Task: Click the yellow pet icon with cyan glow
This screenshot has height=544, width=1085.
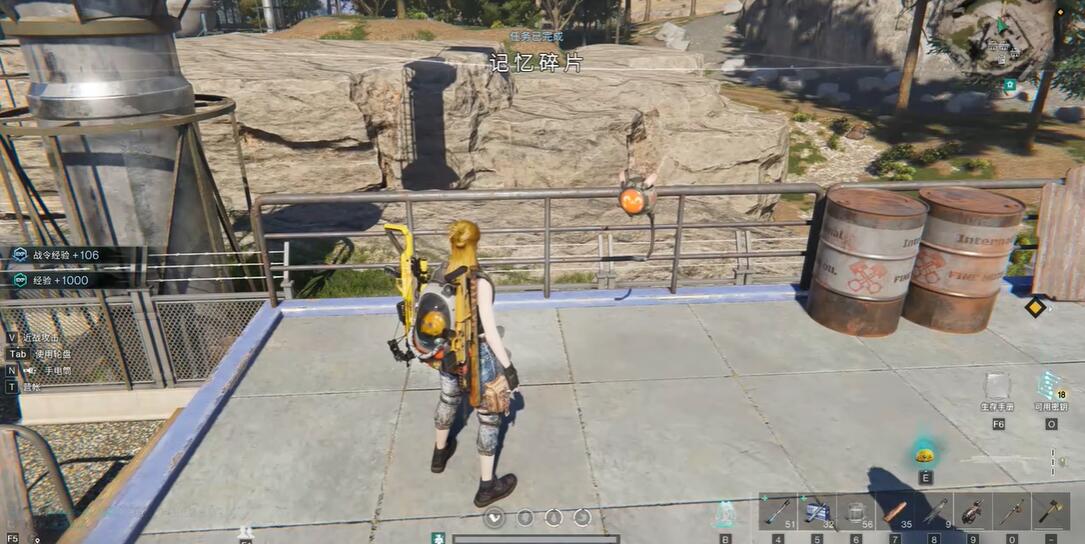Action: [925, 455]
